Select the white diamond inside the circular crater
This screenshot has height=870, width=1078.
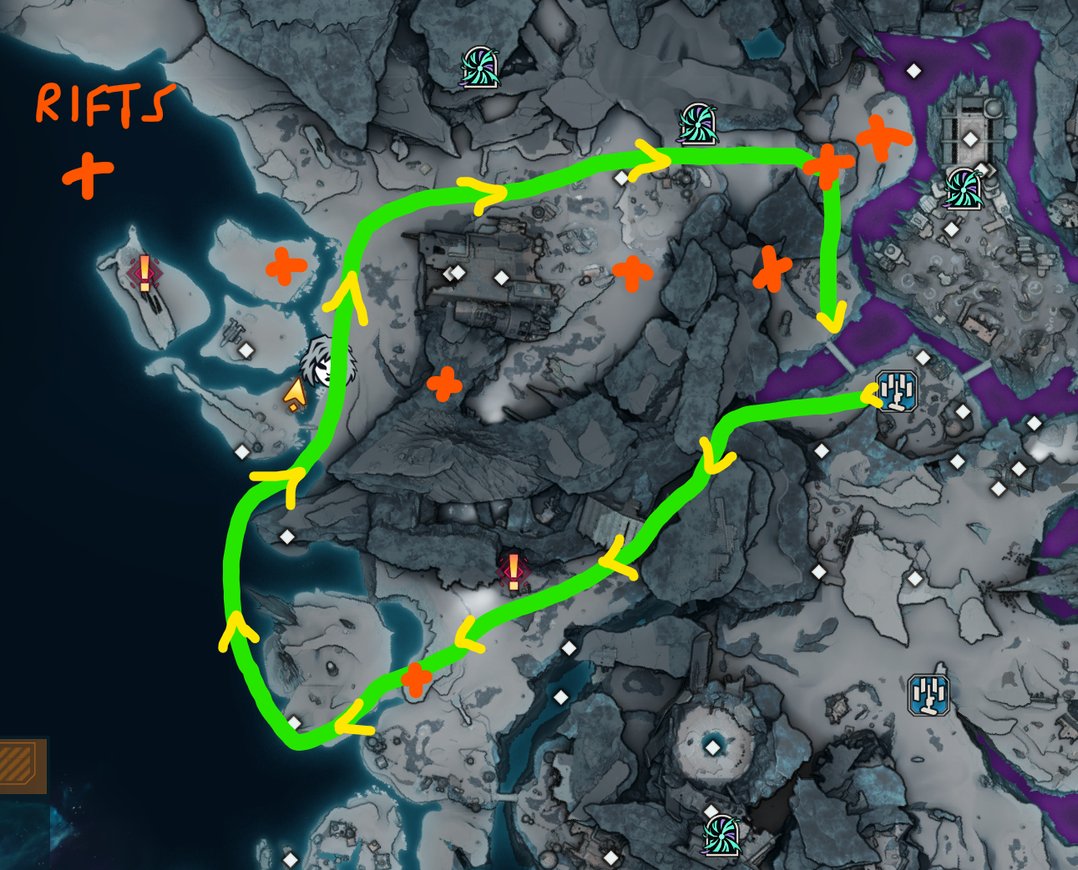[x=712, y=746]
